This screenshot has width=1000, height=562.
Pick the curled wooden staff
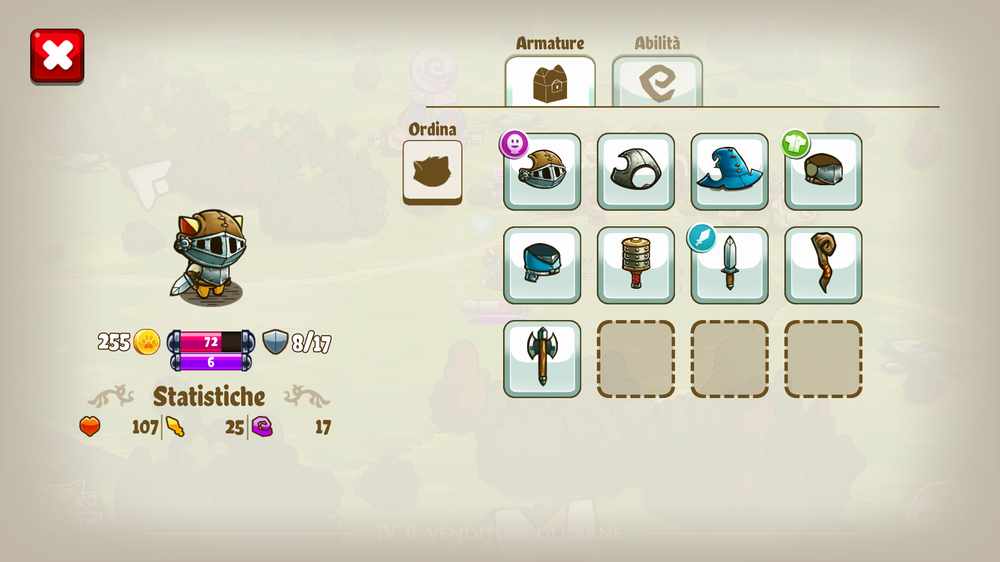(x=823, y=265)
